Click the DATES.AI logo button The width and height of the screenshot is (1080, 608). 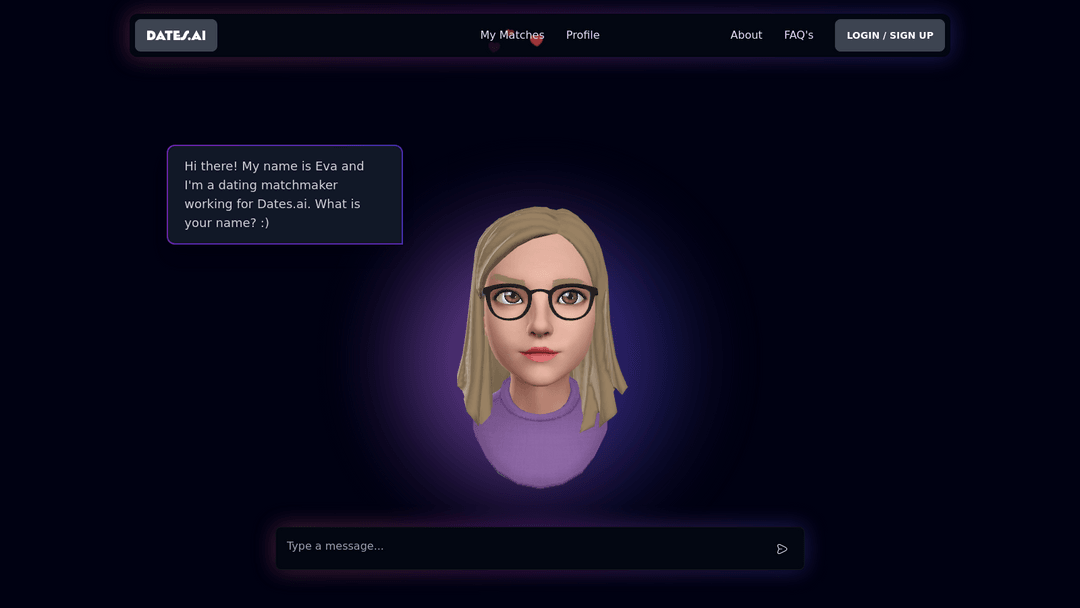point(176,35)
